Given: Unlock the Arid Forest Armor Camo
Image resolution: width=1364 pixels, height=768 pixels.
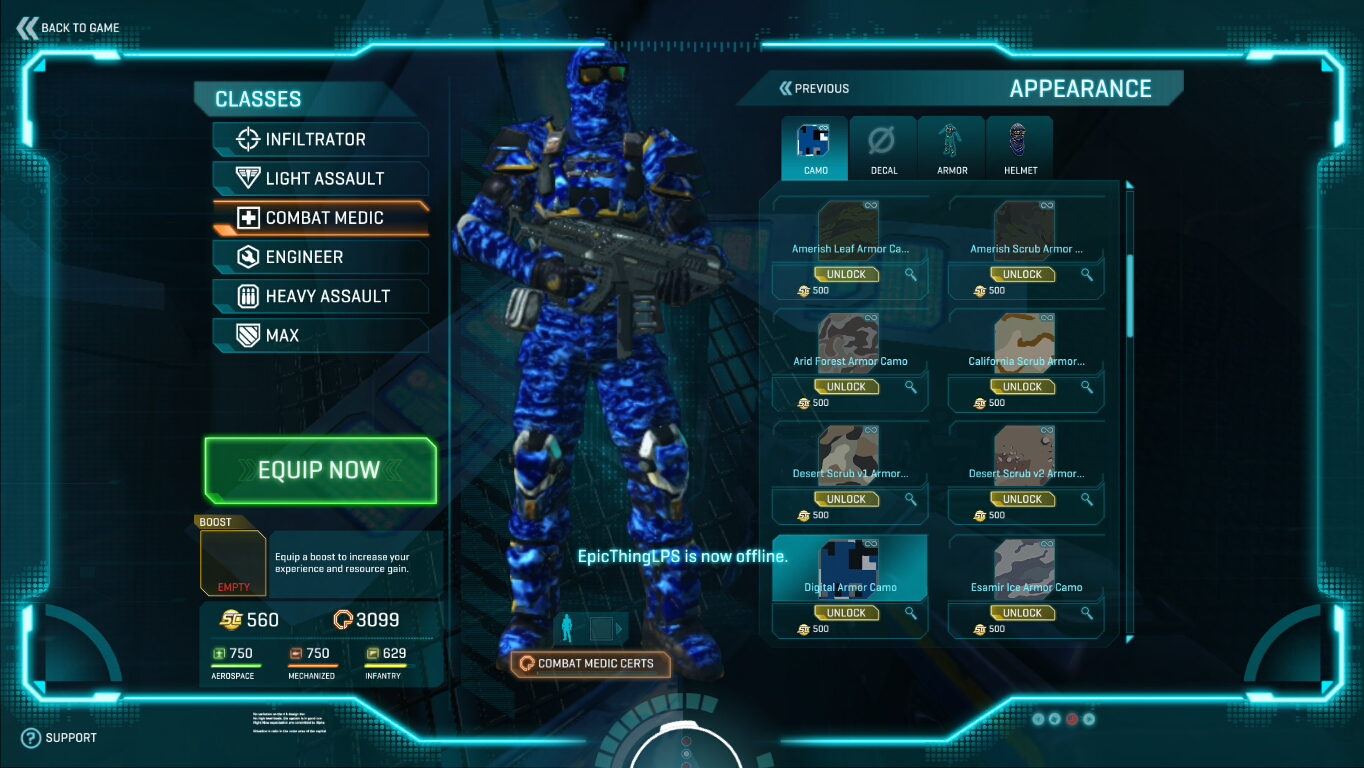Looking at the screenshot, I should tap(846, 387).
